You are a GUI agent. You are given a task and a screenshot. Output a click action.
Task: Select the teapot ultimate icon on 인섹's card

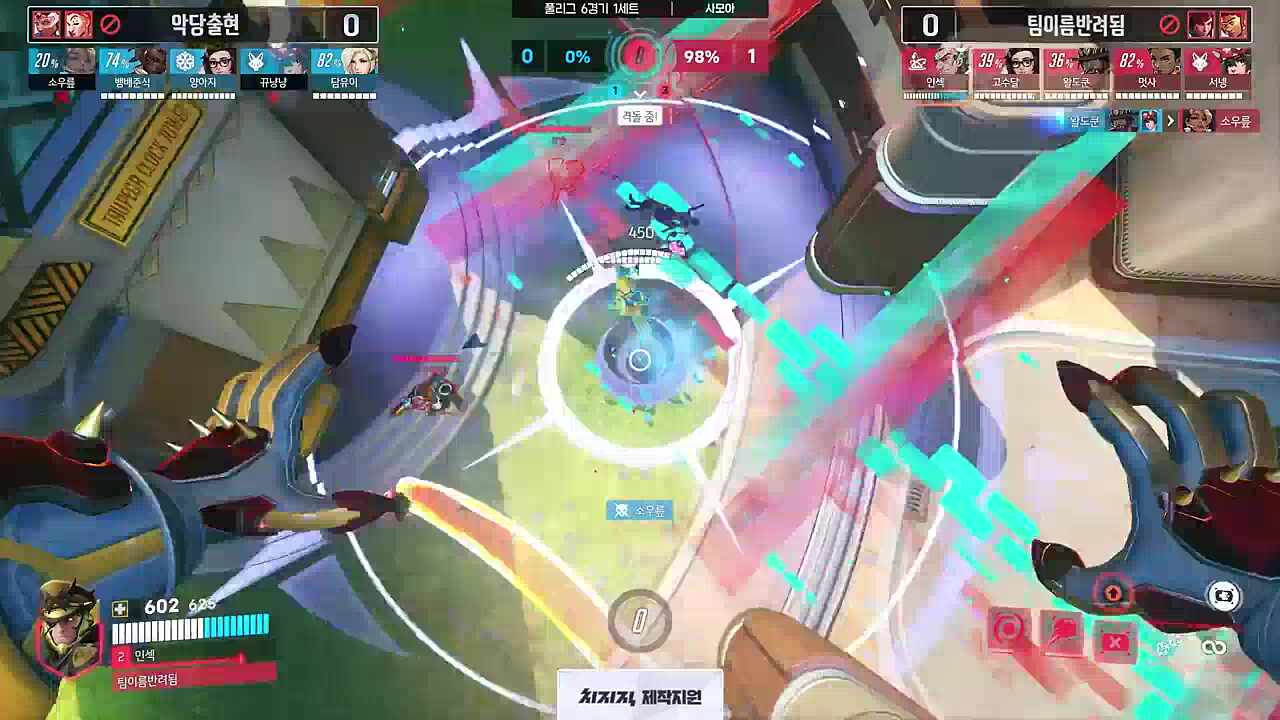coord(918,61)
